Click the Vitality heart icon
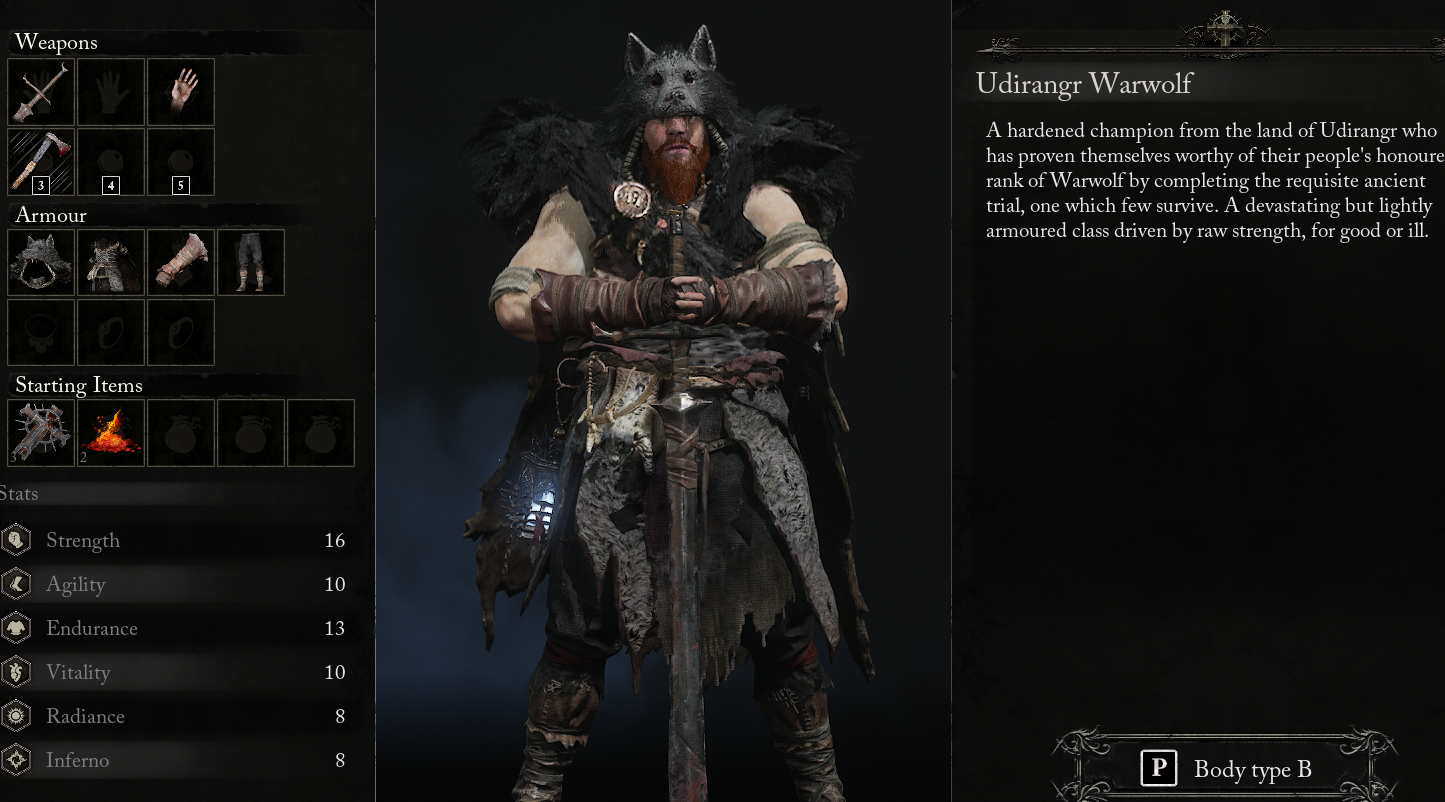Screen dimensions: 1445x802 (18, 672)
